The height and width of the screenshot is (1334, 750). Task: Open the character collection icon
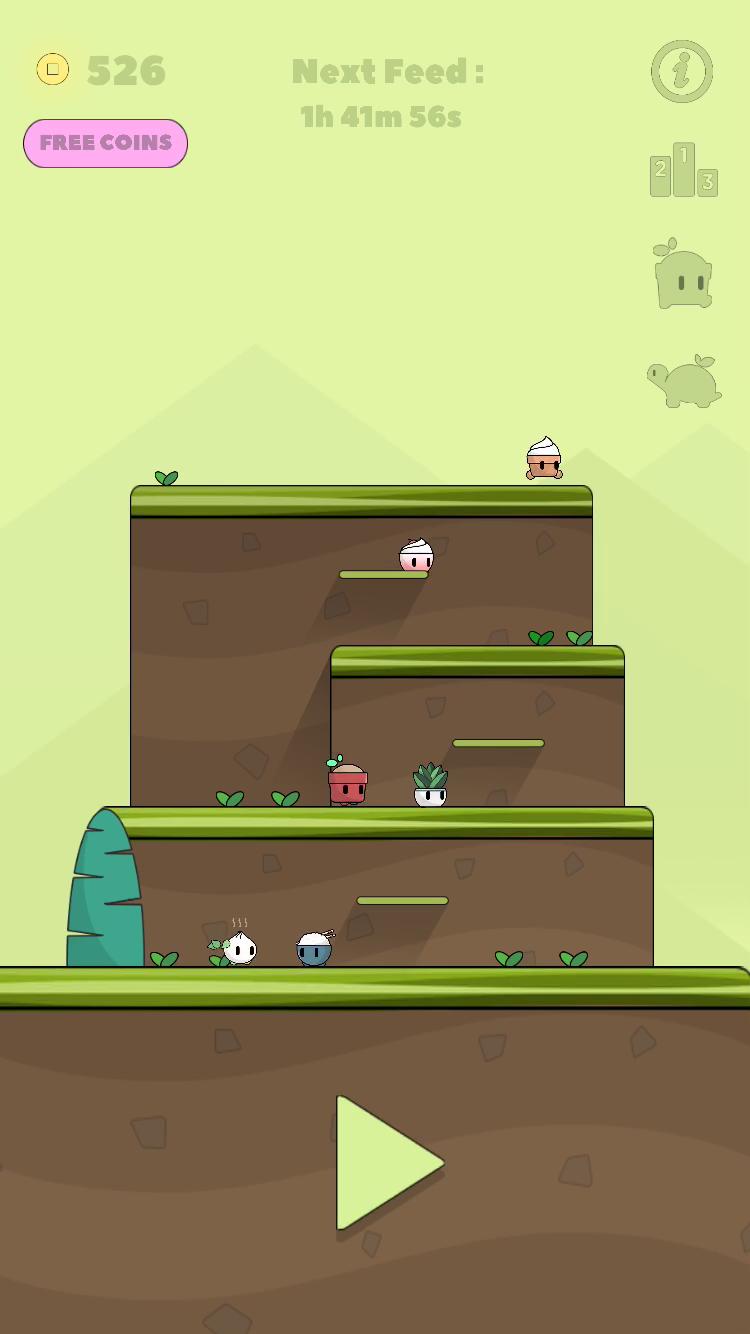click(x=683, y=275)
